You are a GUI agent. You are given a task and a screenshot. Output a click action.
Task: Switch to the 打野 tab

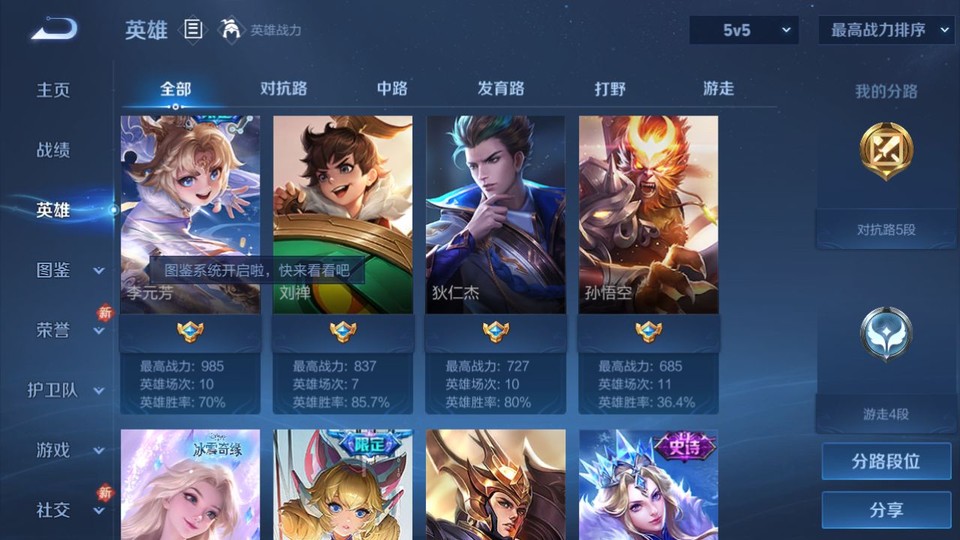point(610,88)
